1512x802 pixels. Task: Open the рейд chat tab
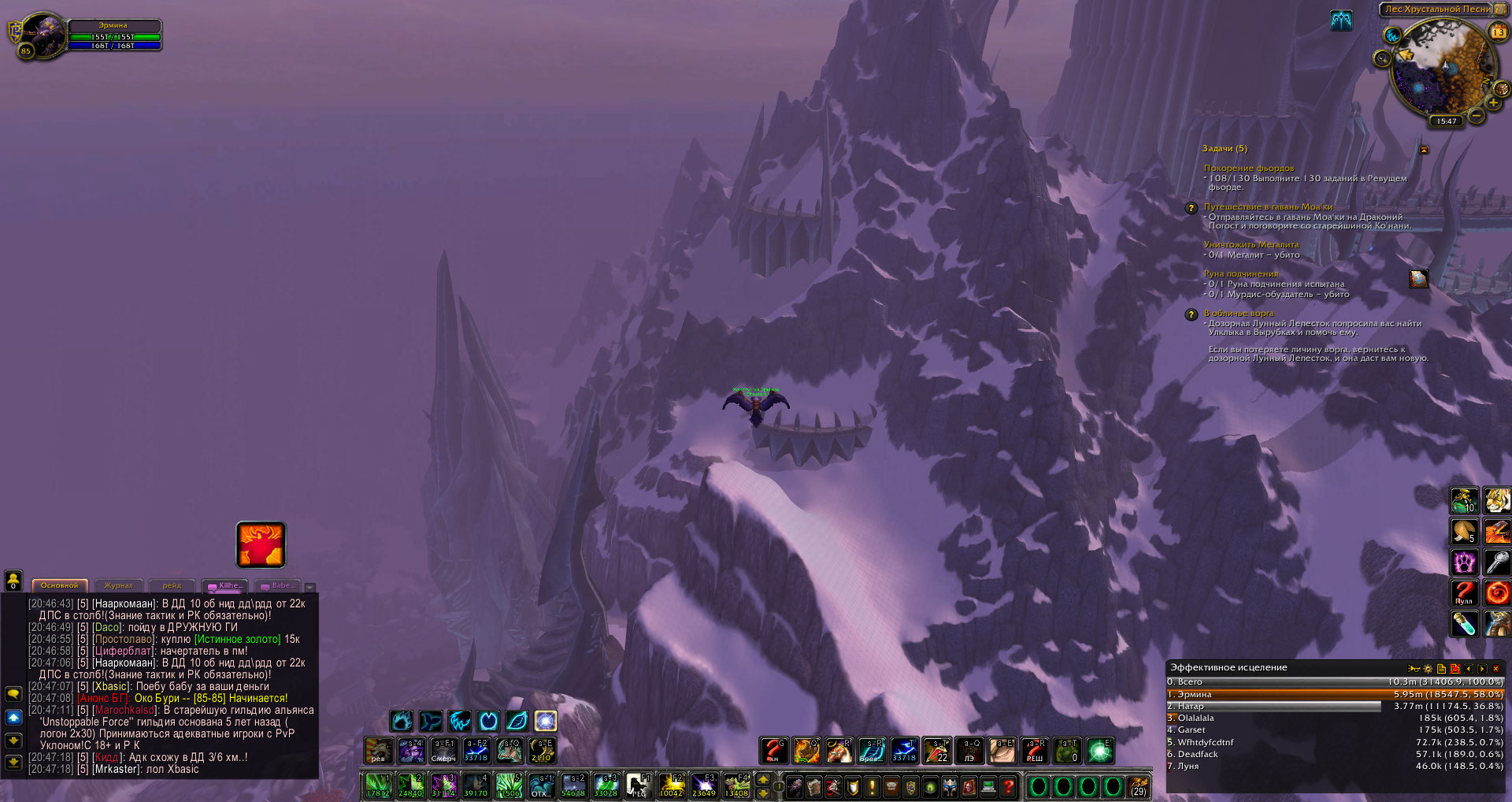(x=172, y=585)
